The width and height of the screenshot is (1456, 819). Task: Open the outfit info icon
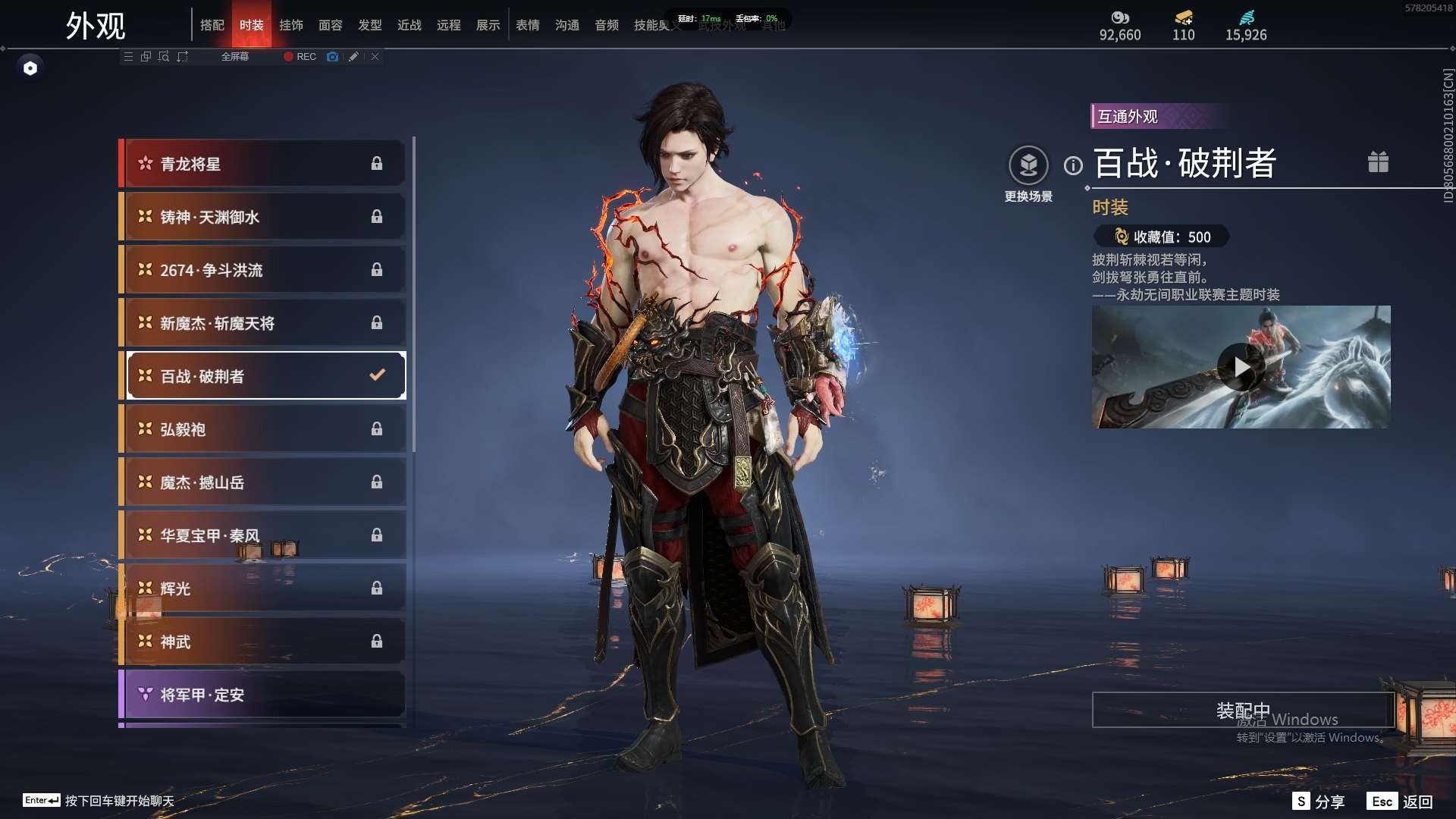pyautogui.click(x=1073, y=165)
